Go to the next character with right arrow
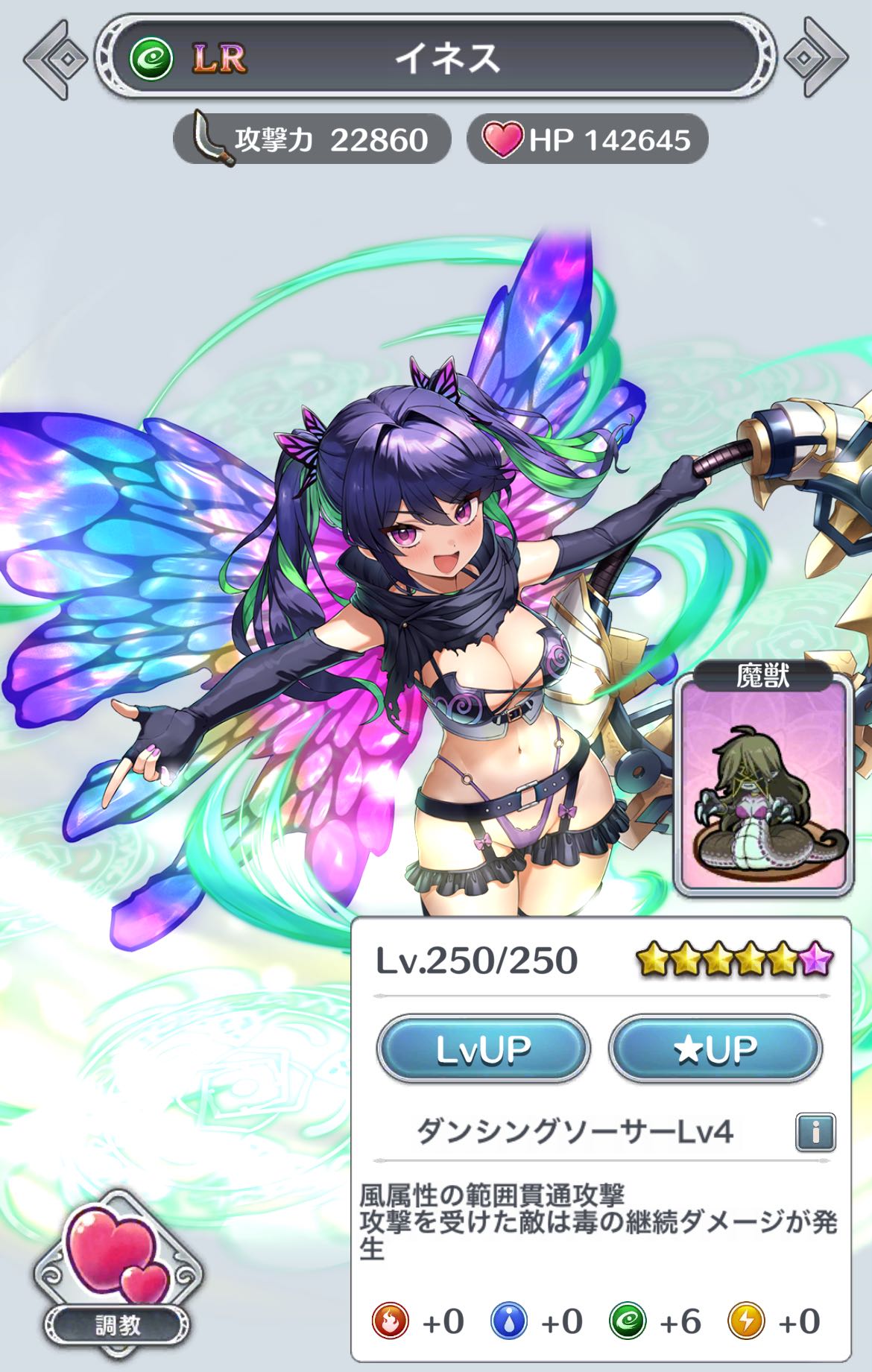 (x=815, y=58)
